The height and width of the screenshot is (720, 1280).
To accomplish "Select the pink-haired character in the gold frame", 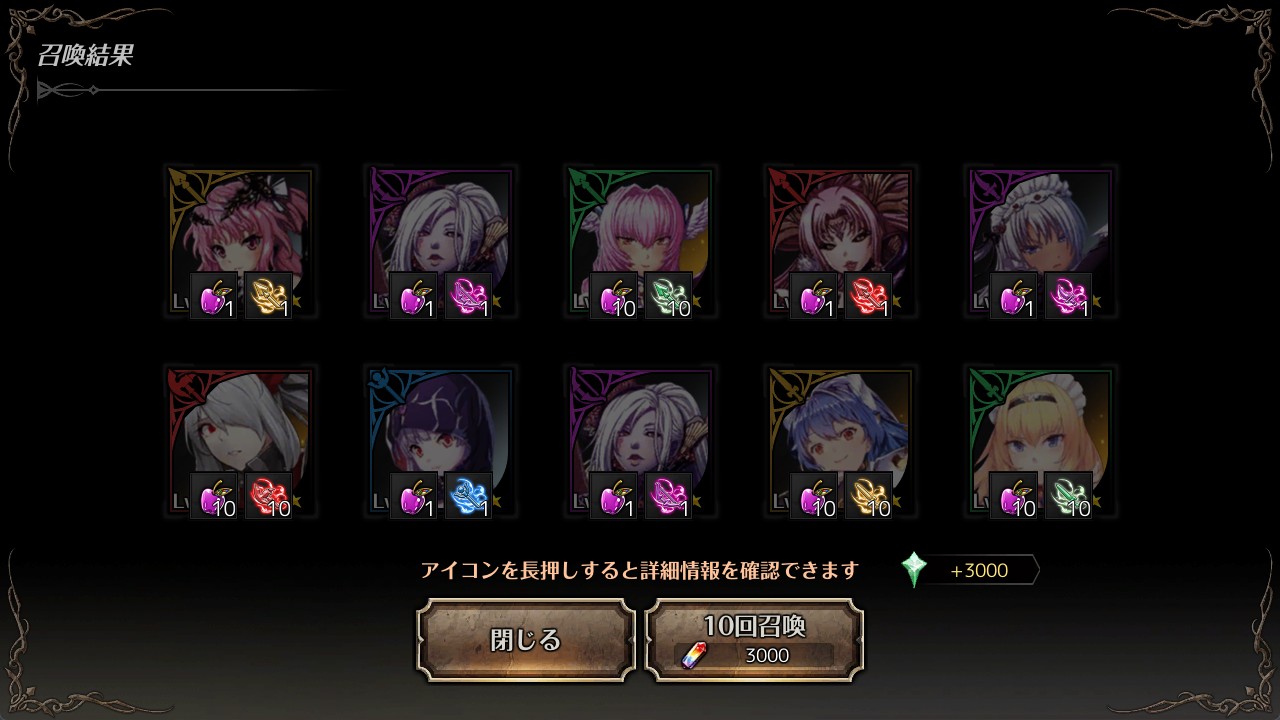I will click(240, 230).
